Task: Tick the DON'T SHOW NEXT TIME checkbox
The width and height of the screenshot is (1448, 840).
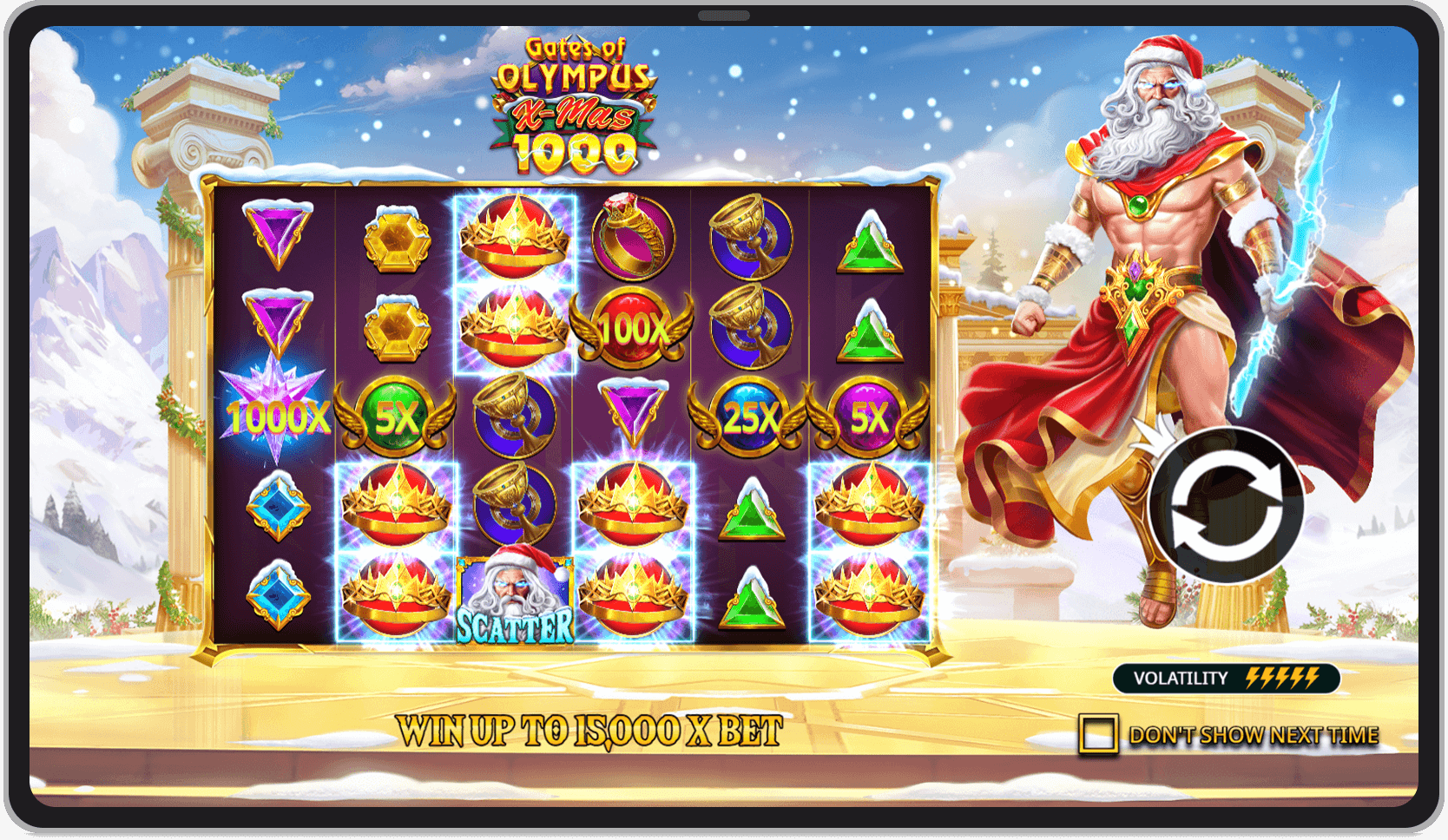Action: click(1098, 733)
